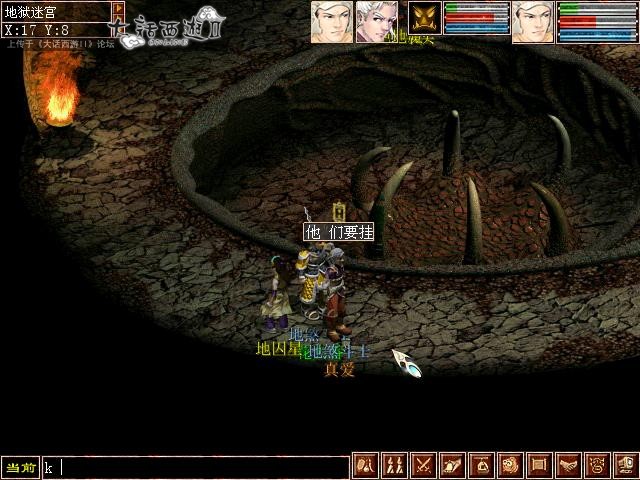
Task: Open the scroll icon in toolbar
Action: [539, 466]
